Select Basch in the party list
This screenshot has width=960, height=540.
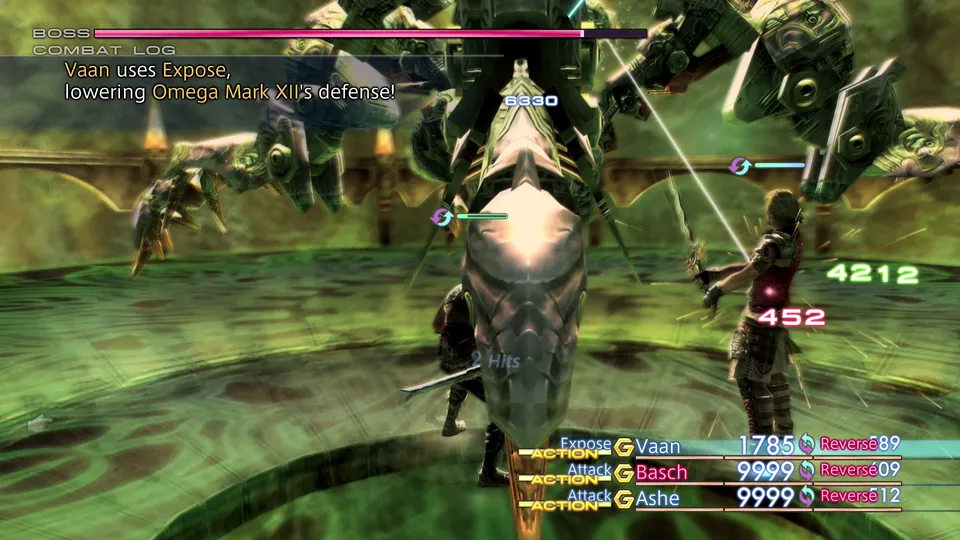(x=661, y=471)
